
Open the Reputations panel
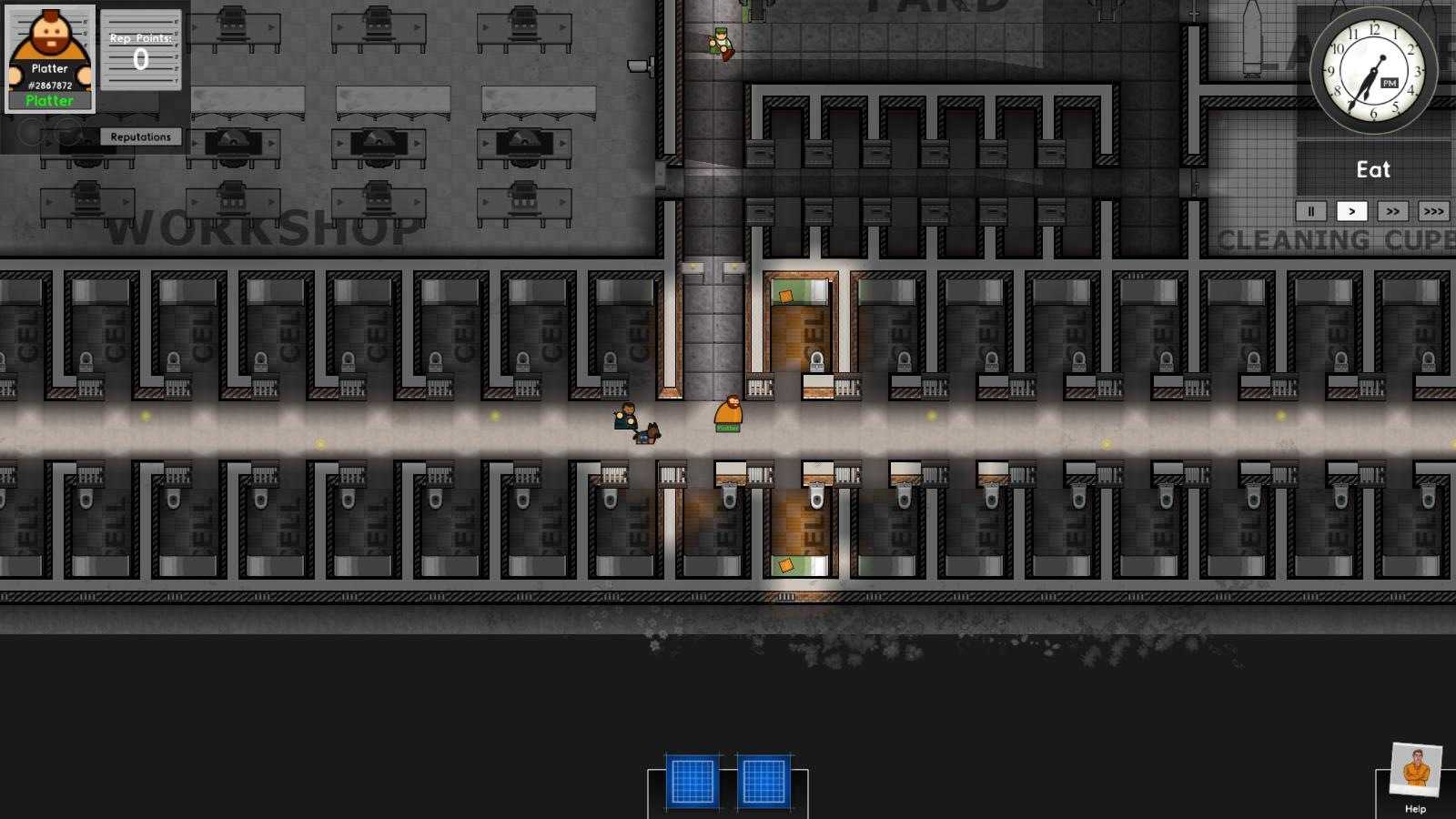141,136
